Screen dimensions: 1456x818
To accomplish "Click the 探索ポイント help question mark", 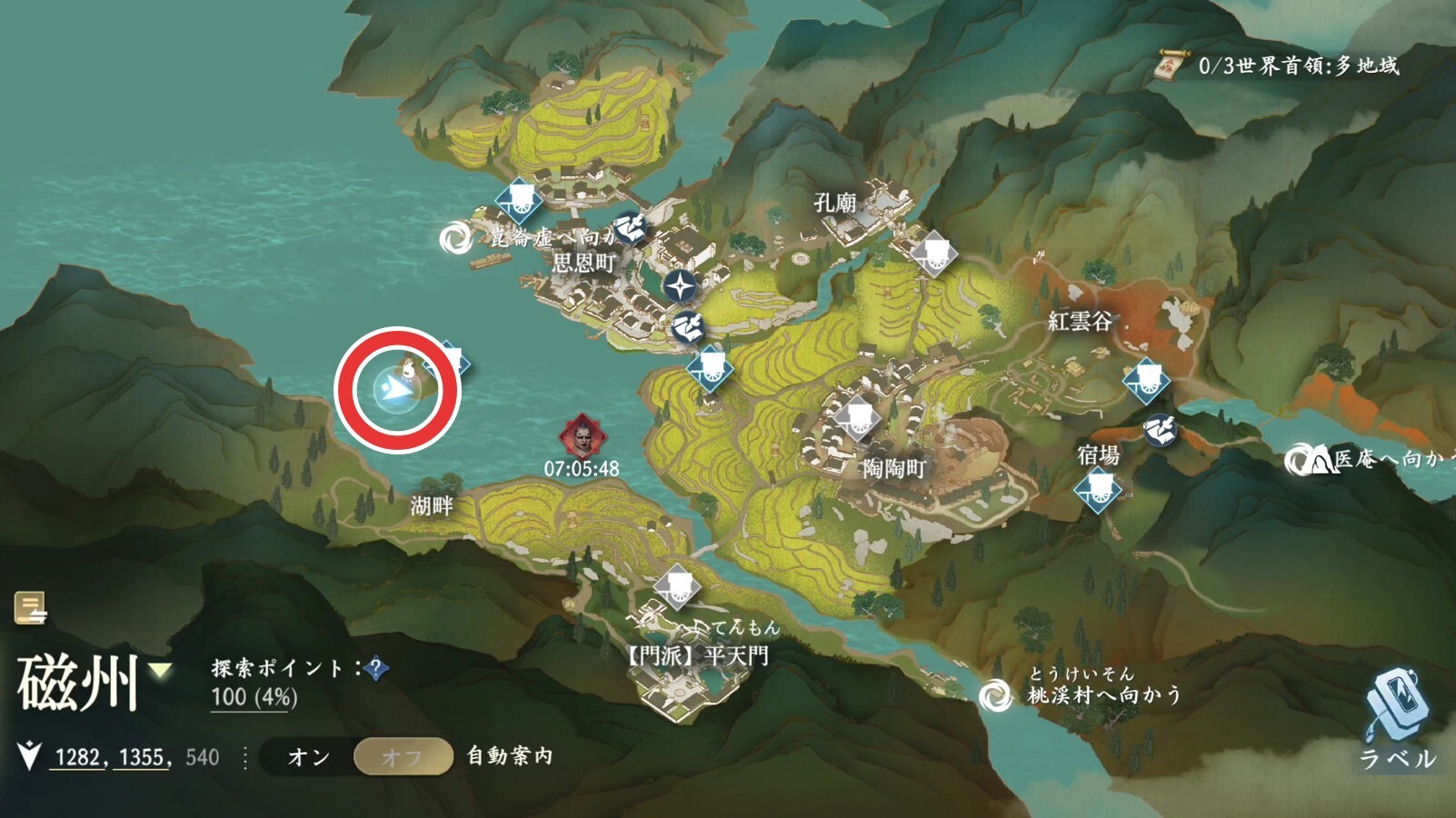I will click(375, 669).
